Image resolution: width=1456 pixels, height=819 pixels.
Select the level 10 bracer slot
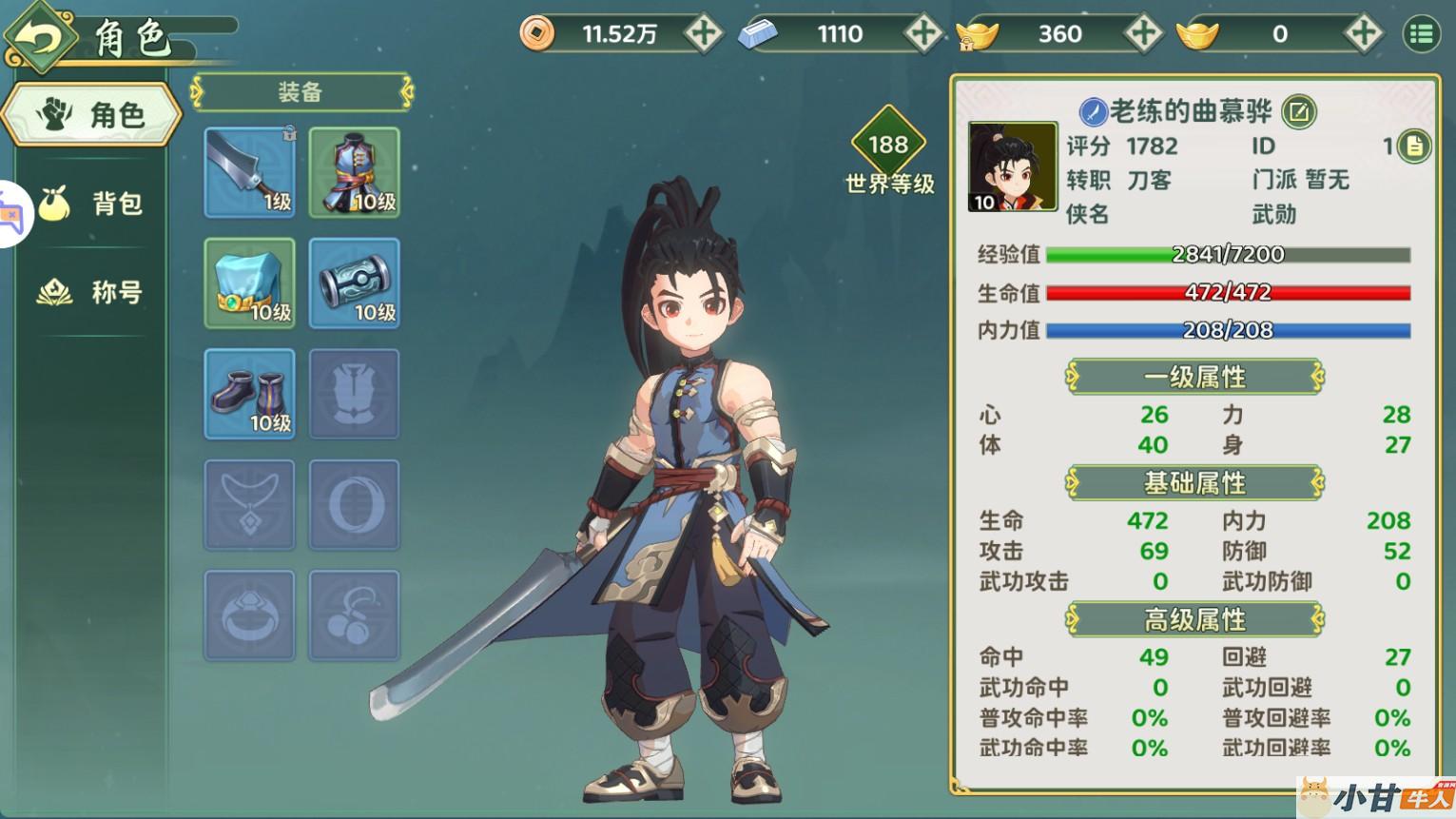[x=354, y=283]
